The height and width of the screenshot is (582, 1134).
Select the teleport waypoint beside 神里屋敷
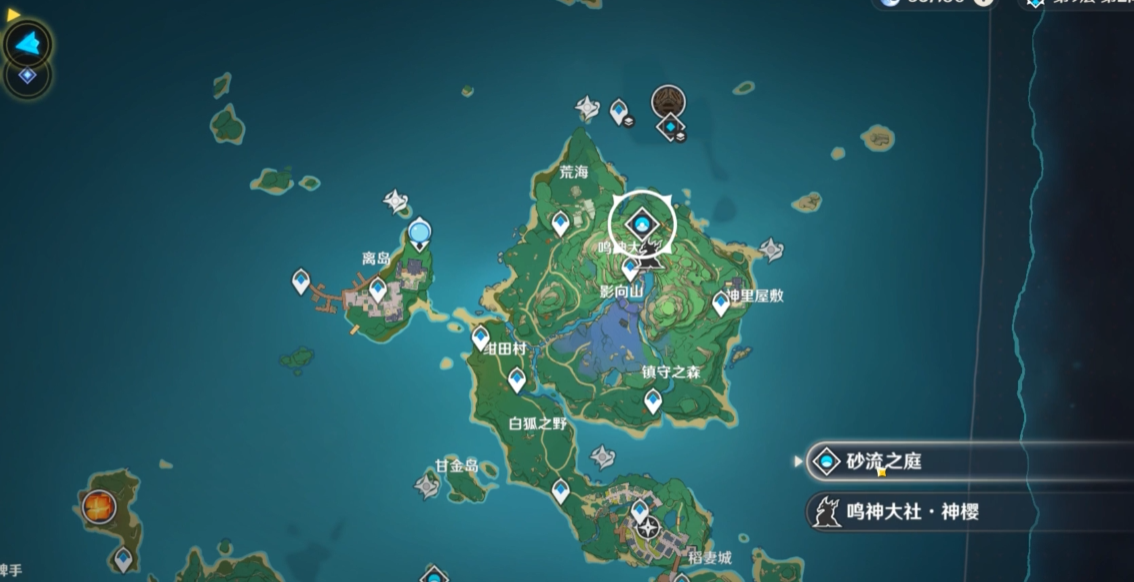720,302
